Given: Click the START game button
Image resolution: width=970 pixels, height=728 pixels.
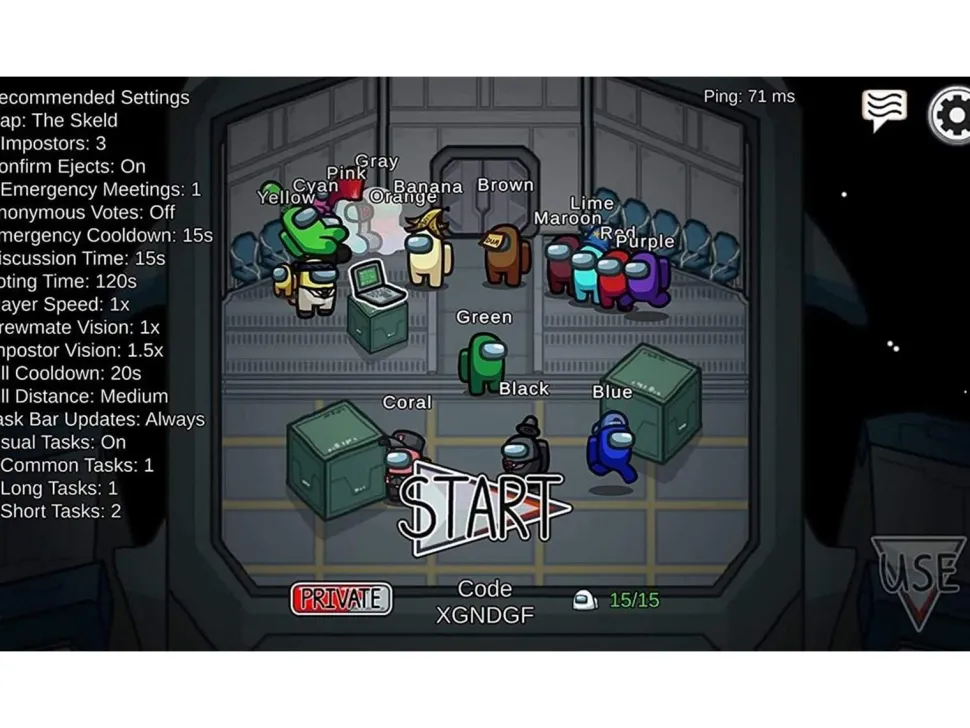Looking at the screenshot, I should click(482, 507).
